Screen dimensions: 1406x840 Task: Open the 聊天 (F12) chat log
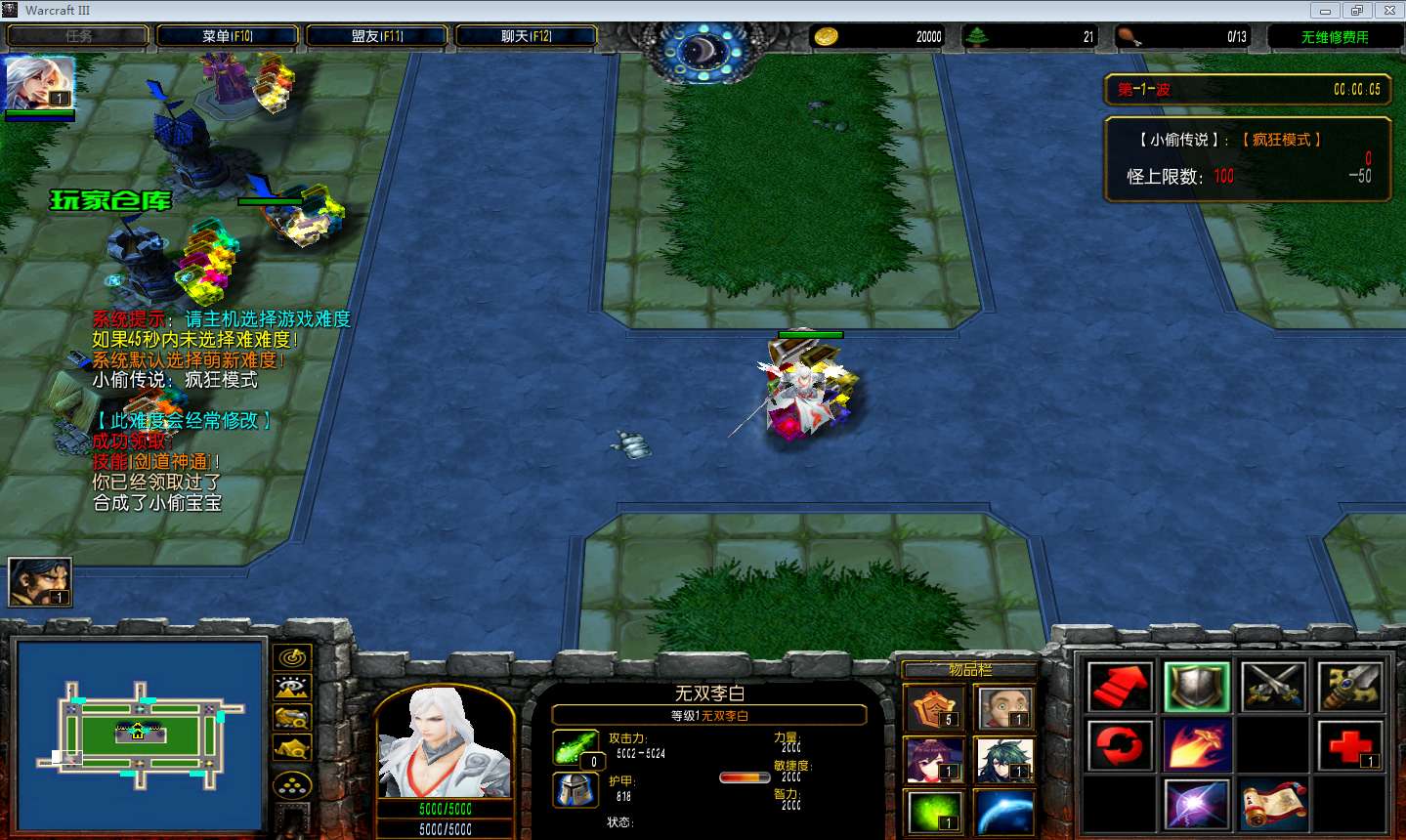pos(526,36)
